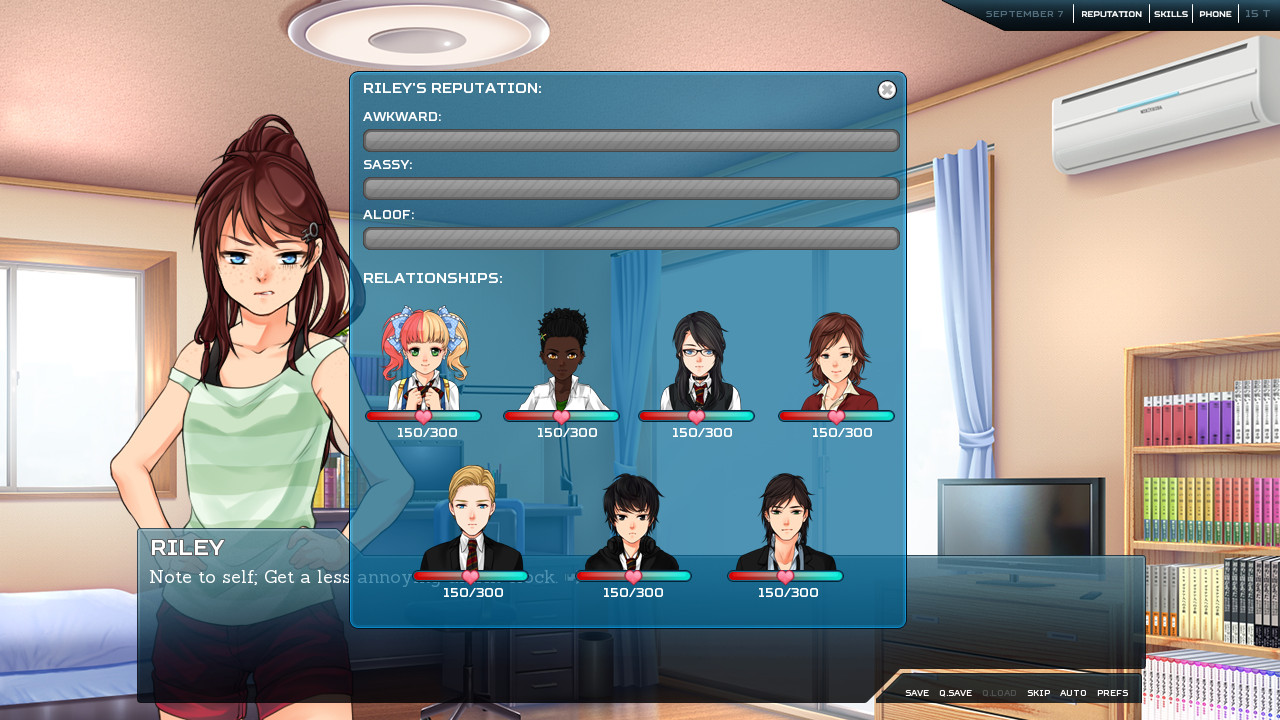The height and width of the screenshot is (720, 1280).
Task: Save the game
Action: (x=917, y=693)
